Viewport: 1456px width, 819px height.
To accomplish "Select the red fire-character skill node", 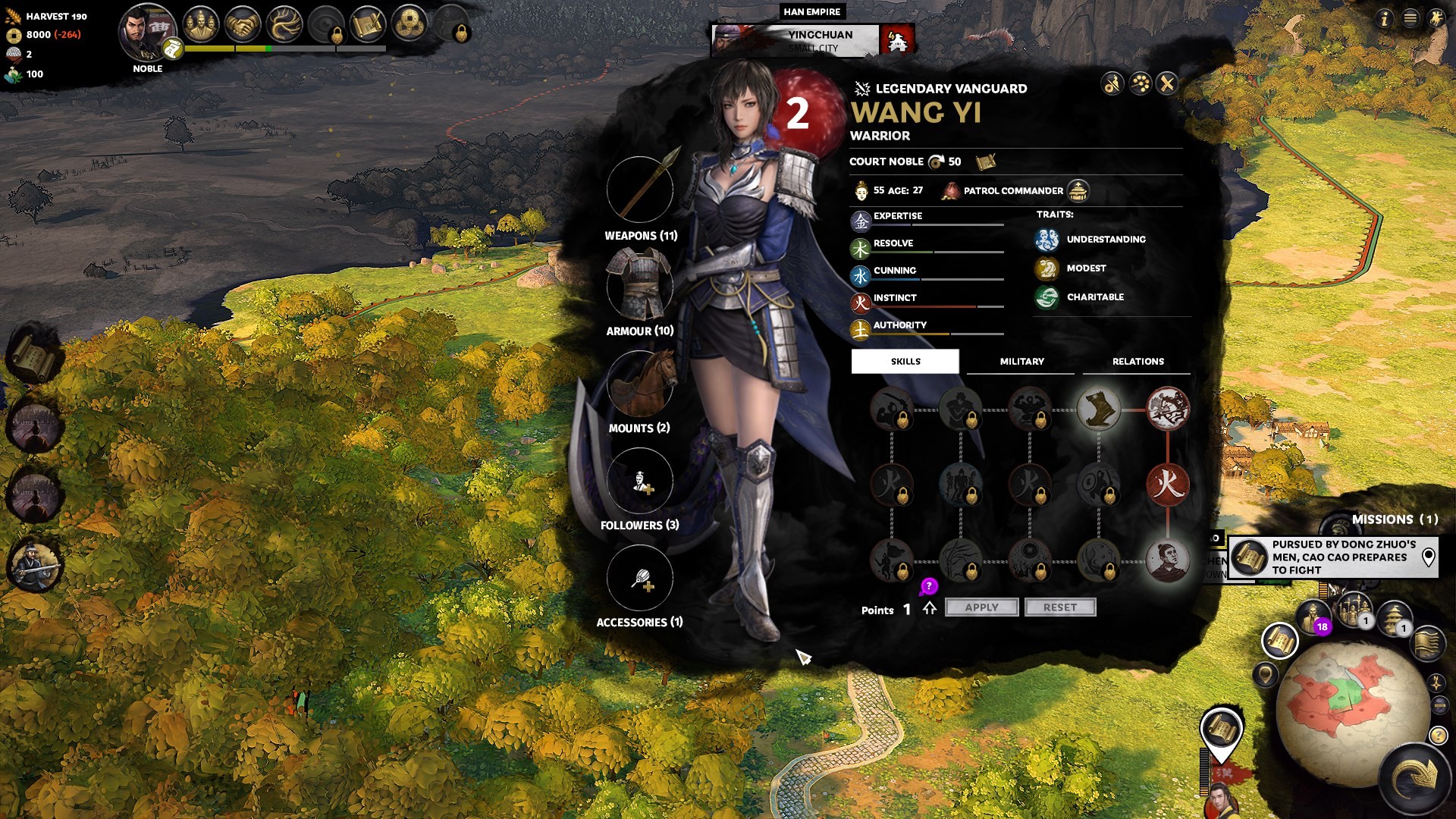I will point(1167,485).
